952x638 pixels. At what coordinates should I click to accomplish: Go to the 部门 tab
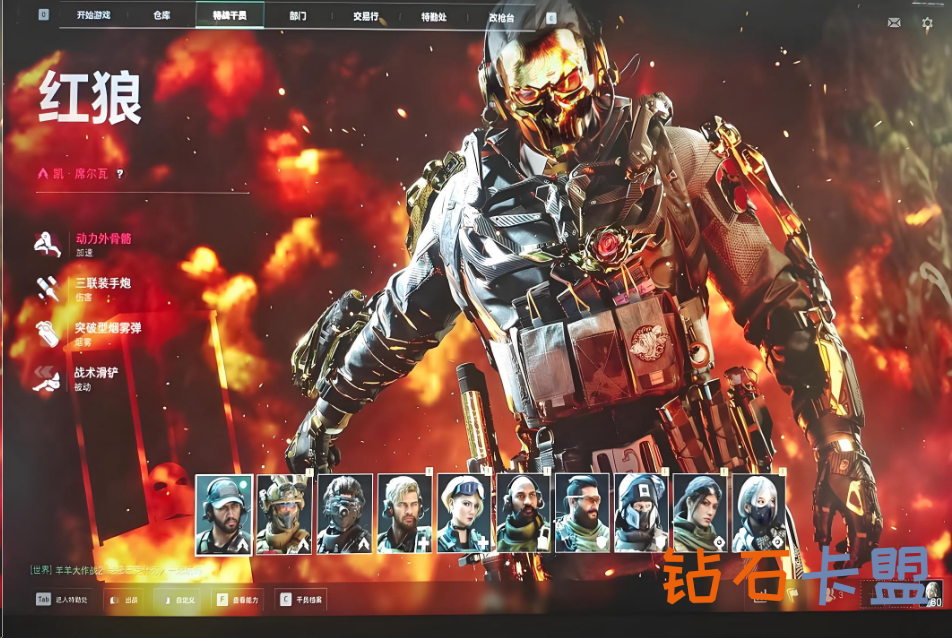[x=297, y=16]
